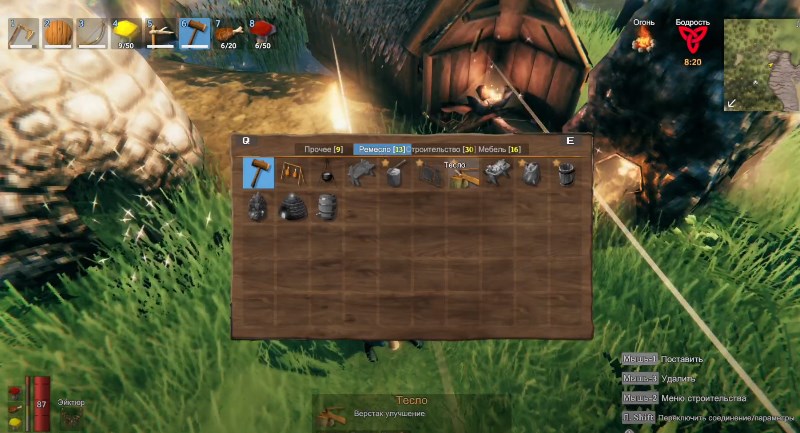800x433 pixels.
Task: Choose the dome-shaped kiln piece
Action: coord(293,207)
